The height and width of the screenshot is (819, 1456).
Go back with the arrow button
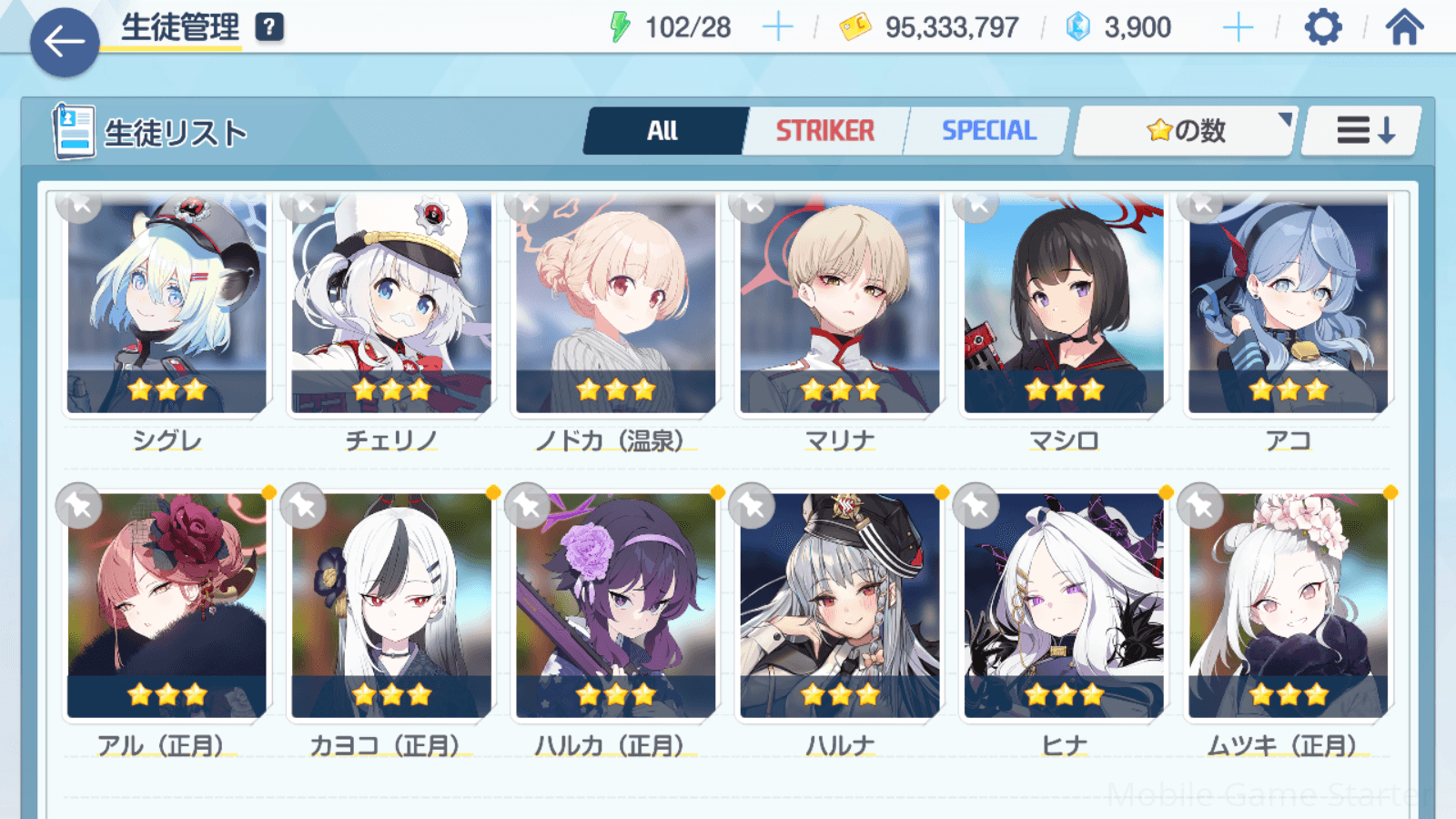(x=65, y=42)
